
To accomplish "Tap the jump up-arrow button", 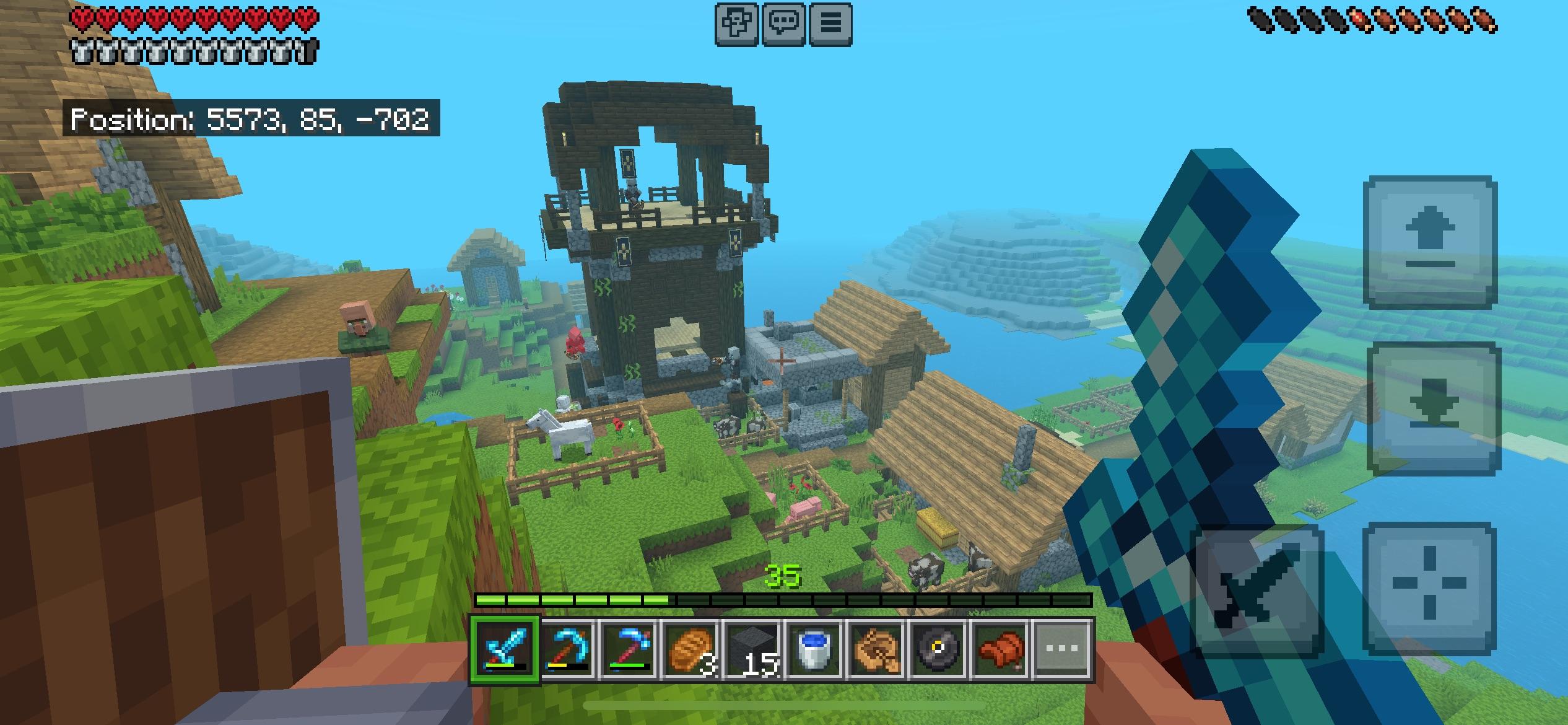I will pos(1431,242).
